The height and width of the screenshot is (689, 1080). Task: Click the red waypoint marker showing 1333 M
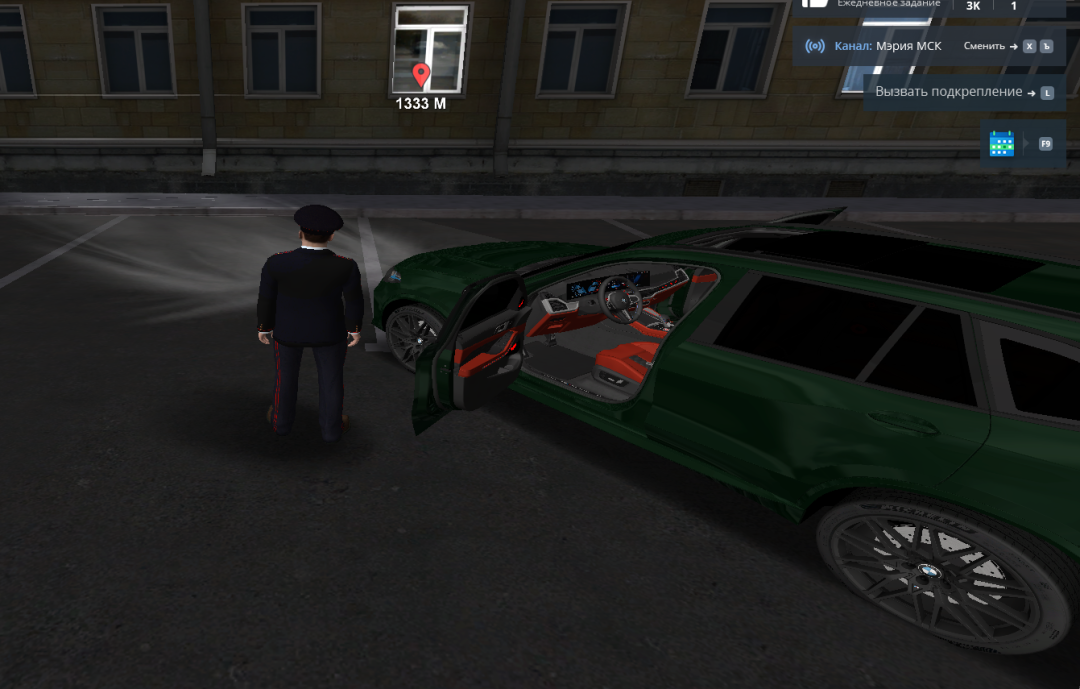(421, 75)
